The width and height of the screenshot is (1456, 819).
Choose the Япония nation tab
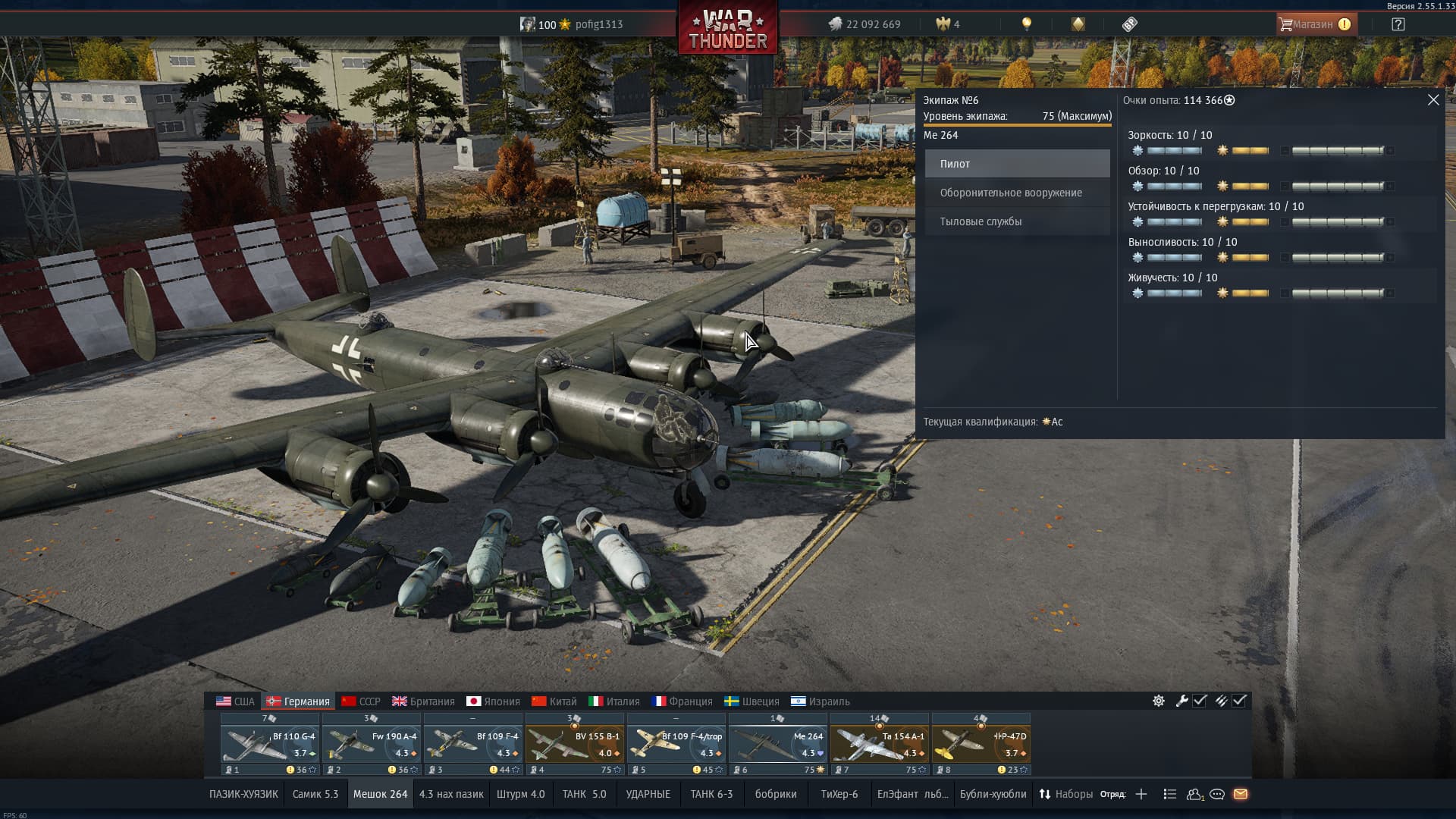click(x=493, y=701)
